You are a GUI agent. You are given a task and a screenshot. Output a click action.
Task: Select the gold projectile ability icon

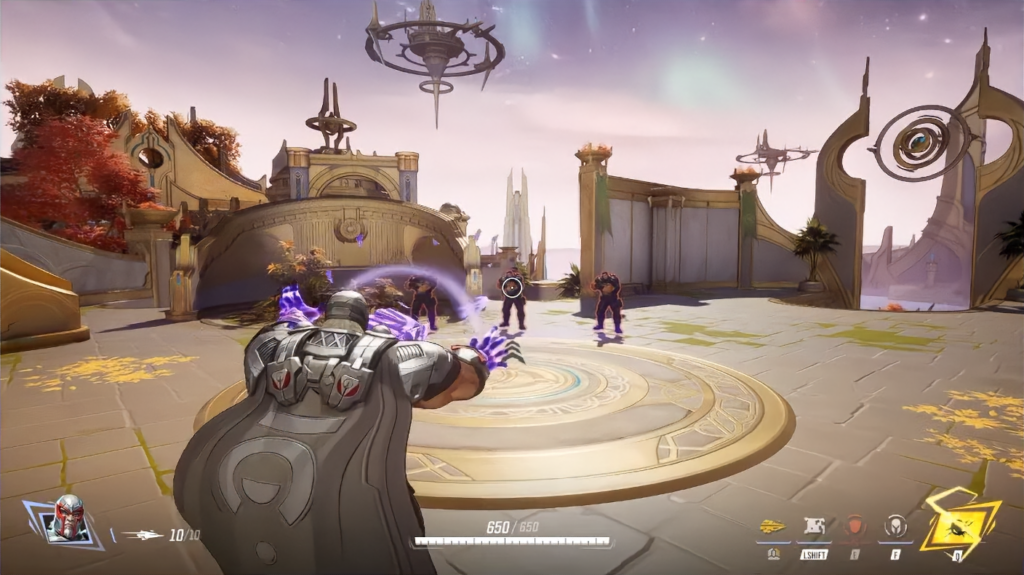[773, 527]
